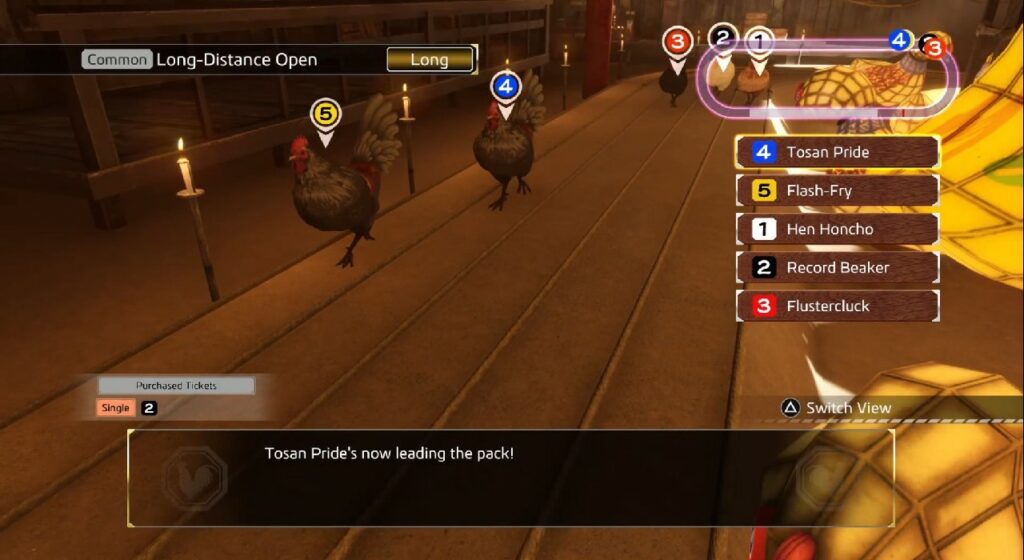The width and height of the screenshot is (1024, 560).
Task: Click the Hen Honcho ranking entry
Action: point(837,229)
